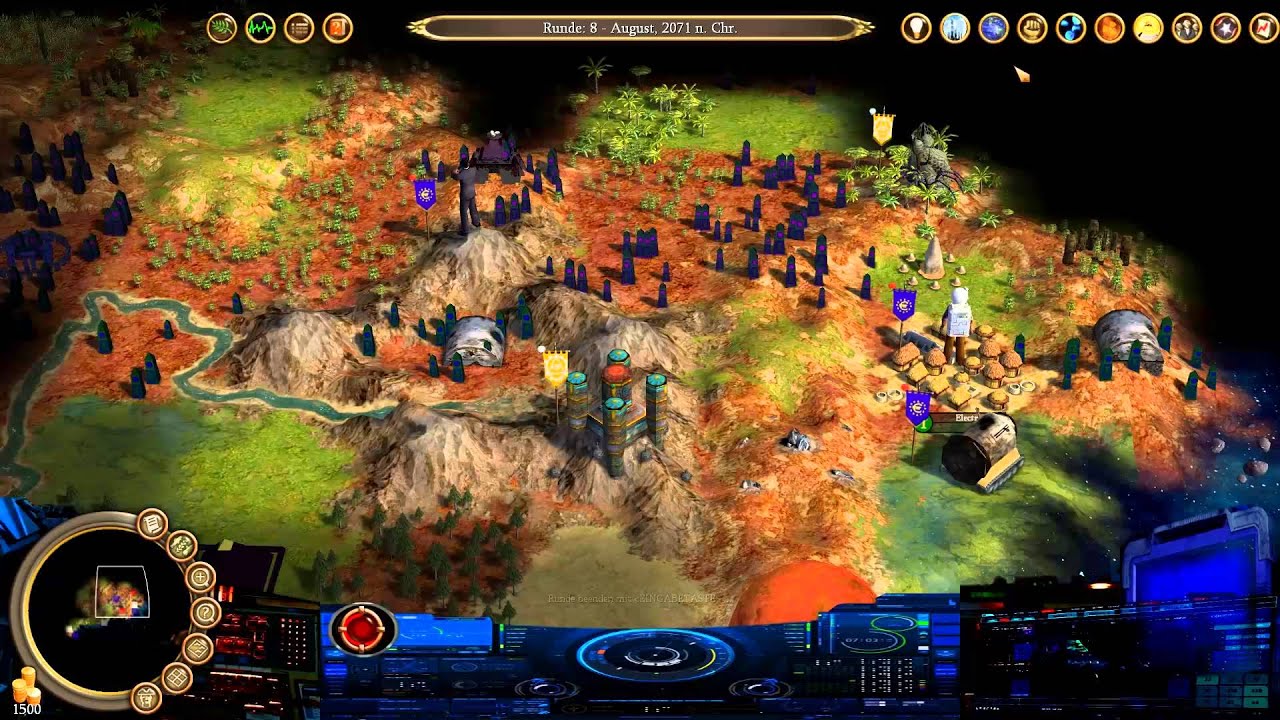Open the list log icon
1280x720 pixels.
coord(299,28)
